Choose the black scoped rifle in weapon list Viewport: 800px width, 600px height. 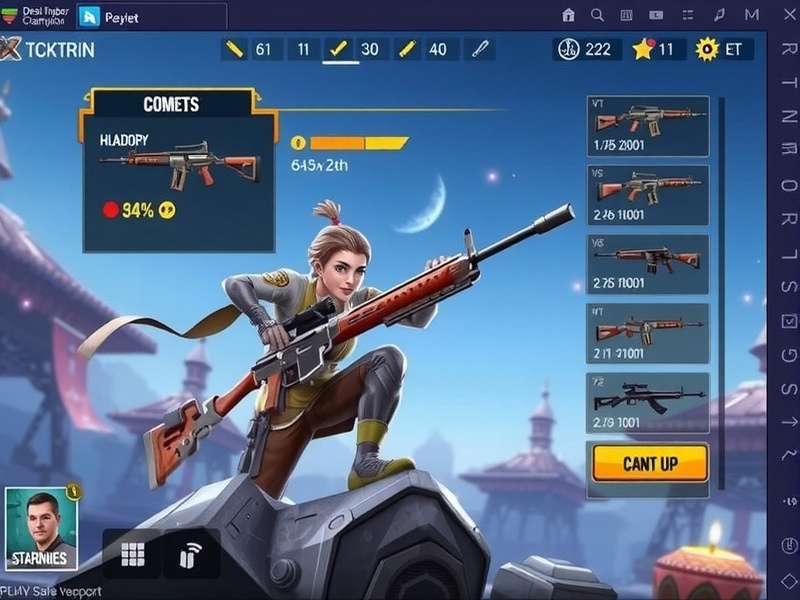(647, 403)
